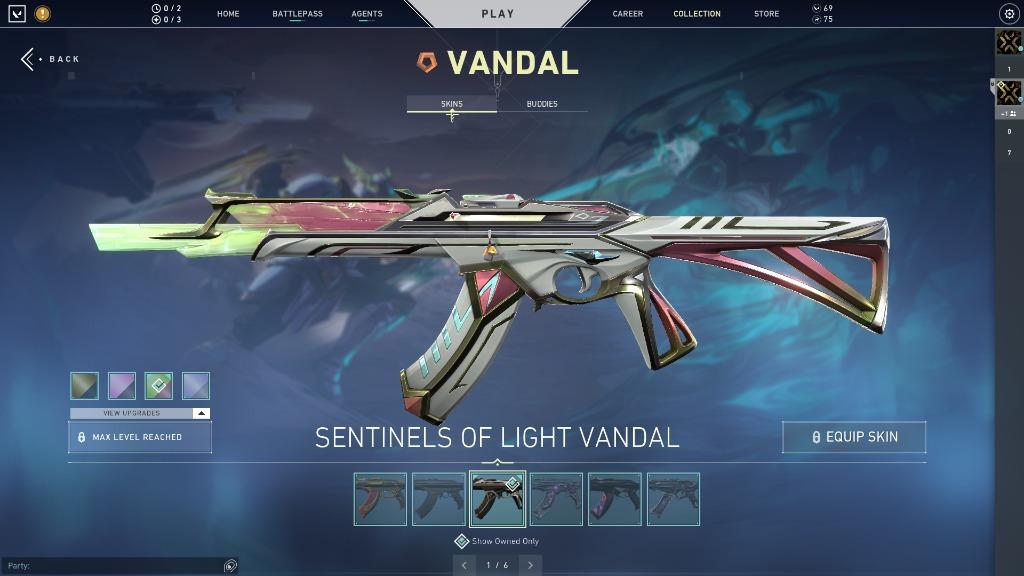The width and height of the screenshot is (1024, 576).
Task: Select the green checkmarked color variant
Action: 159,386
